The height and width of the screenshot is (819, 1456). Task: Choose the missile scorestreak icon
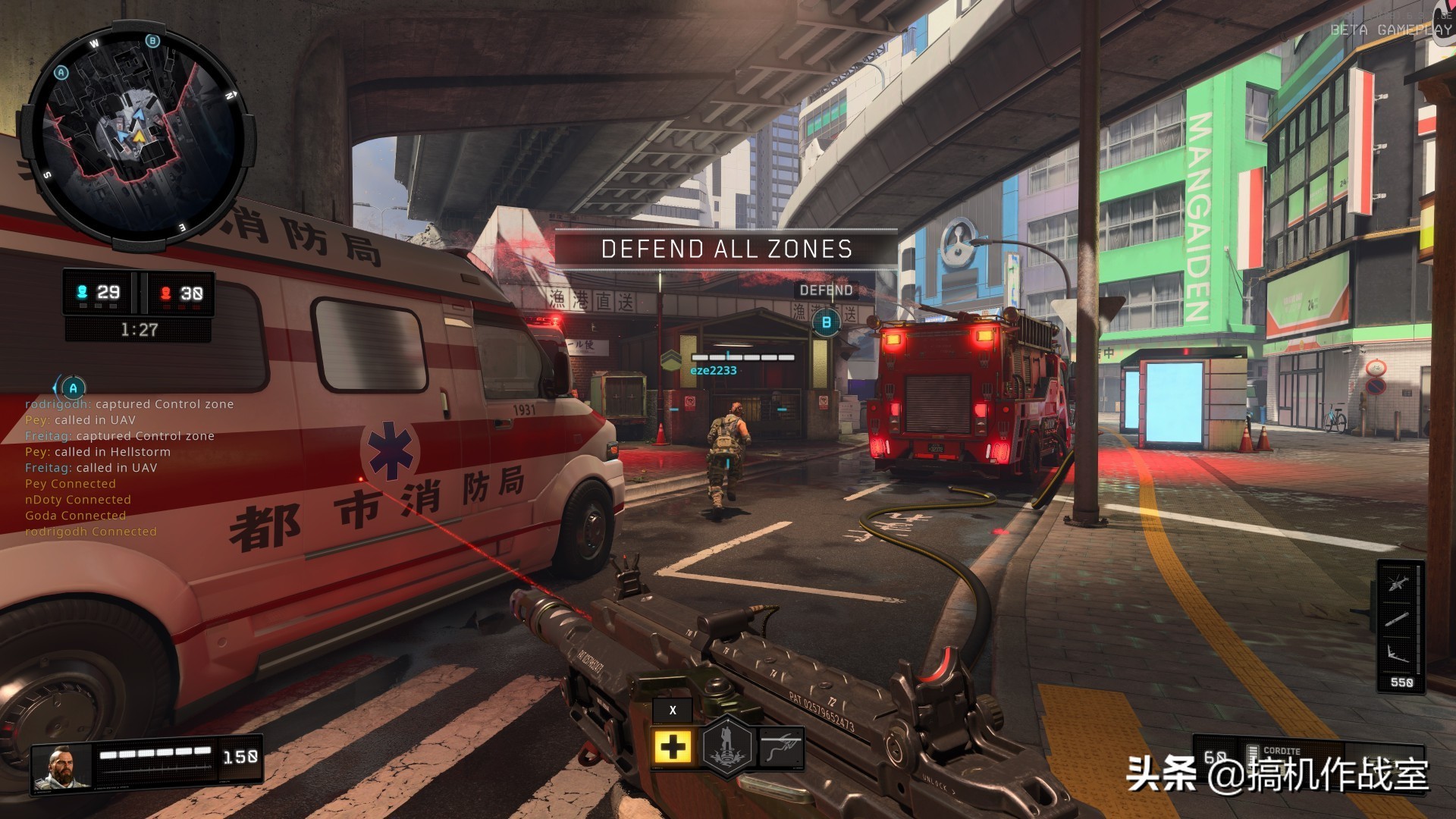point(1397,619)
